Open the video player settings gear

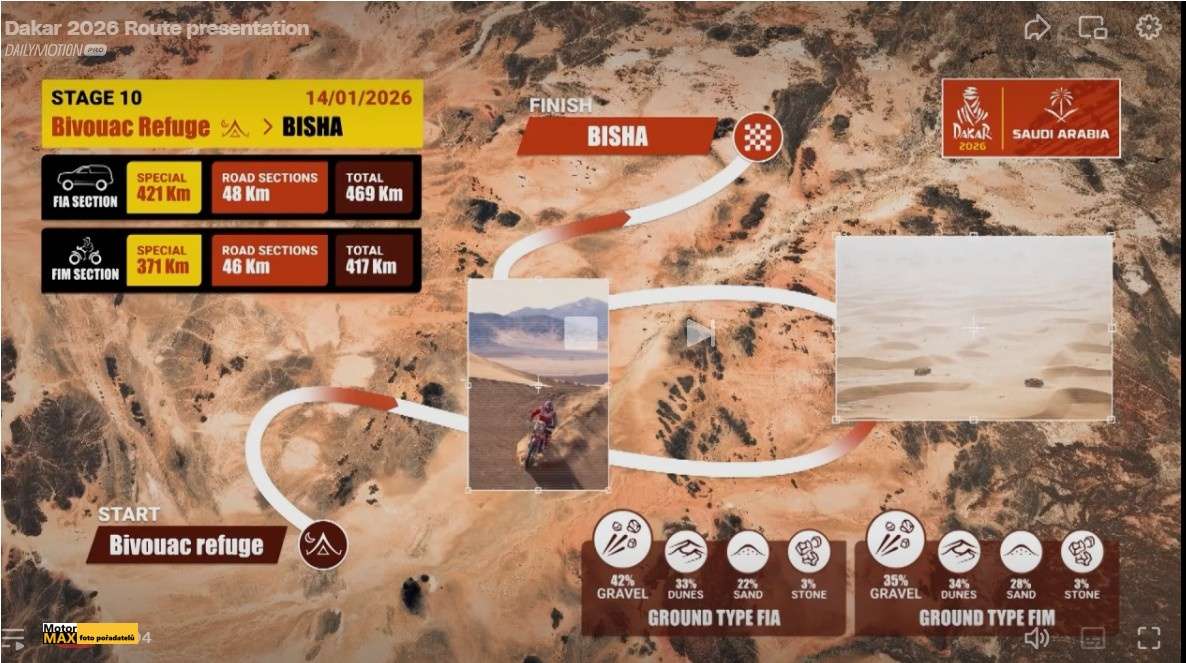[x=1148, y=27]
